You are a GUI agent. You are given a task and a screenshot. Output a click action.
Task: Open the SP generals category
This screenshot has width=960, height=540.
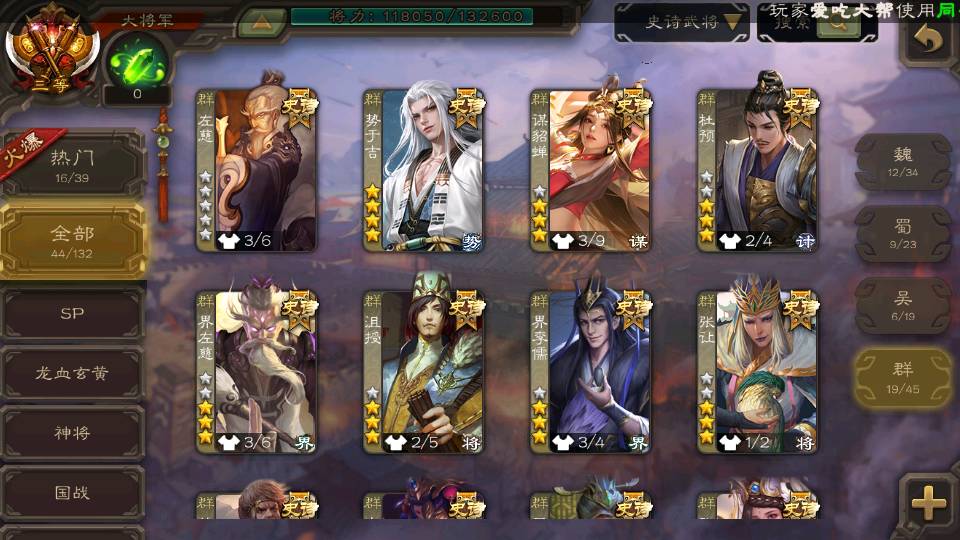click(x=72, y=313)
